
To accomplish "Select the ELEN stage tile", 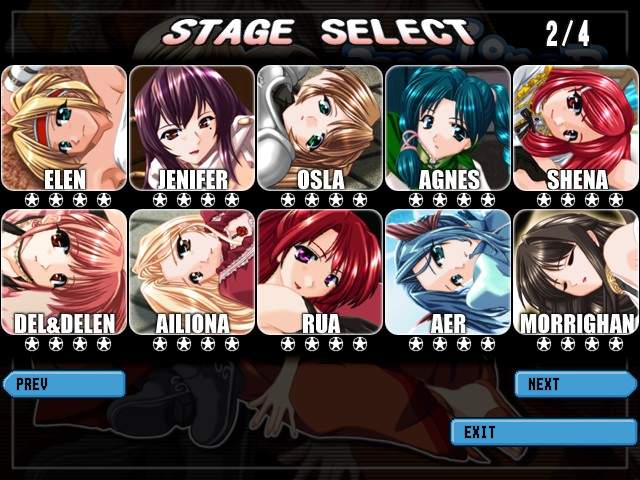I will (x=64, y=127).
